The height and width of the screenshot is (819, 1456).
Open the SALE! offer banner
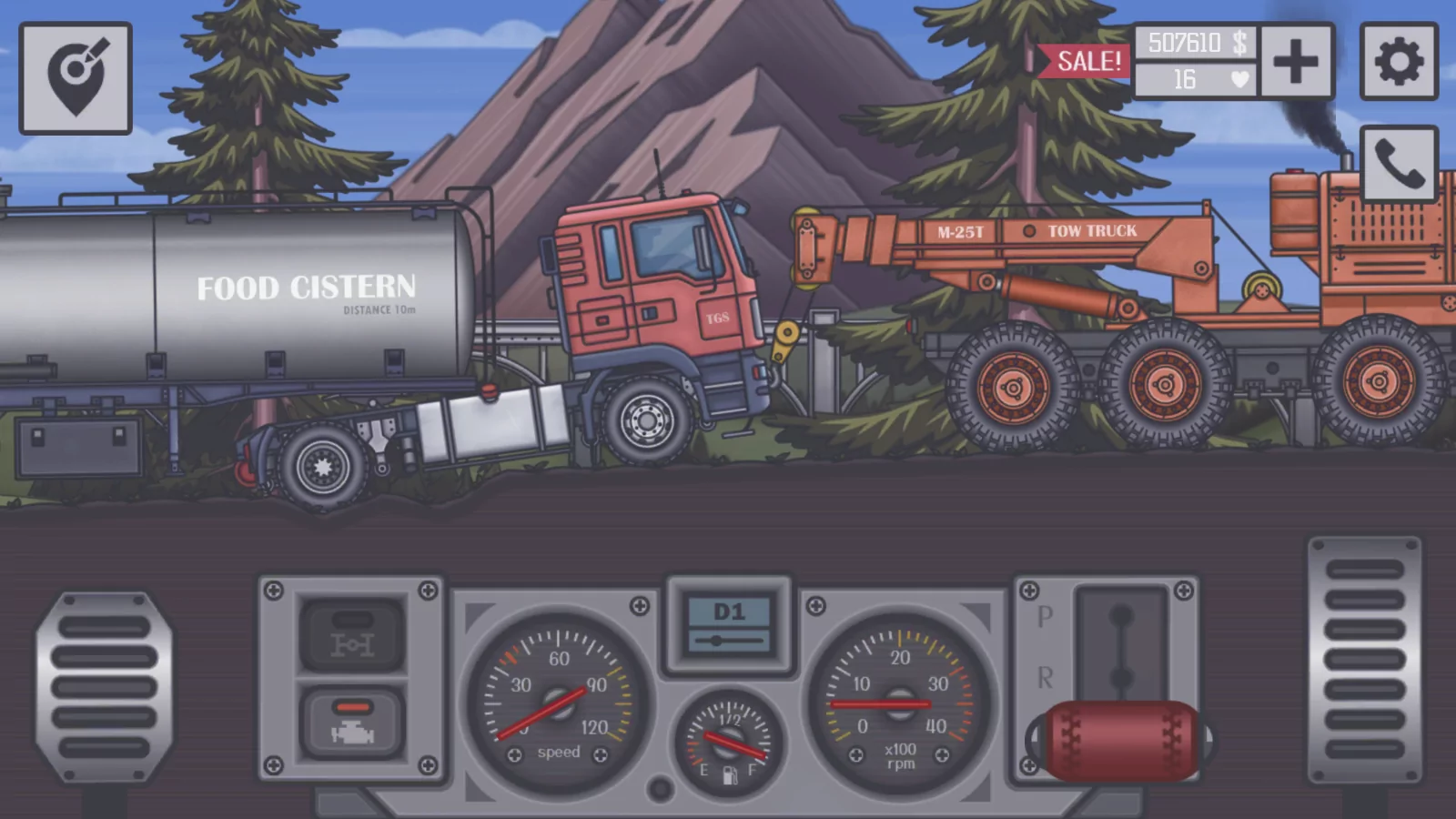(1085, 61)
